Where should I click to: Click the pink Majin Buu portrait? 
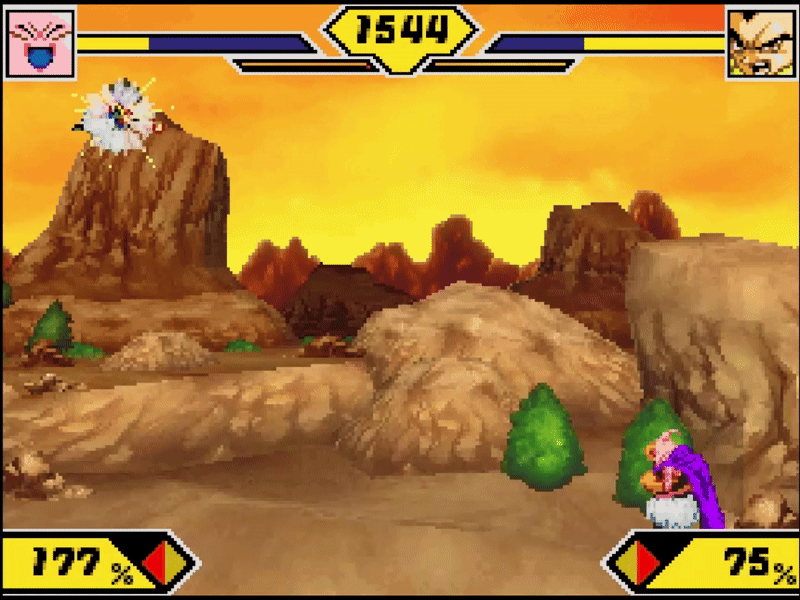pos(41,42)
